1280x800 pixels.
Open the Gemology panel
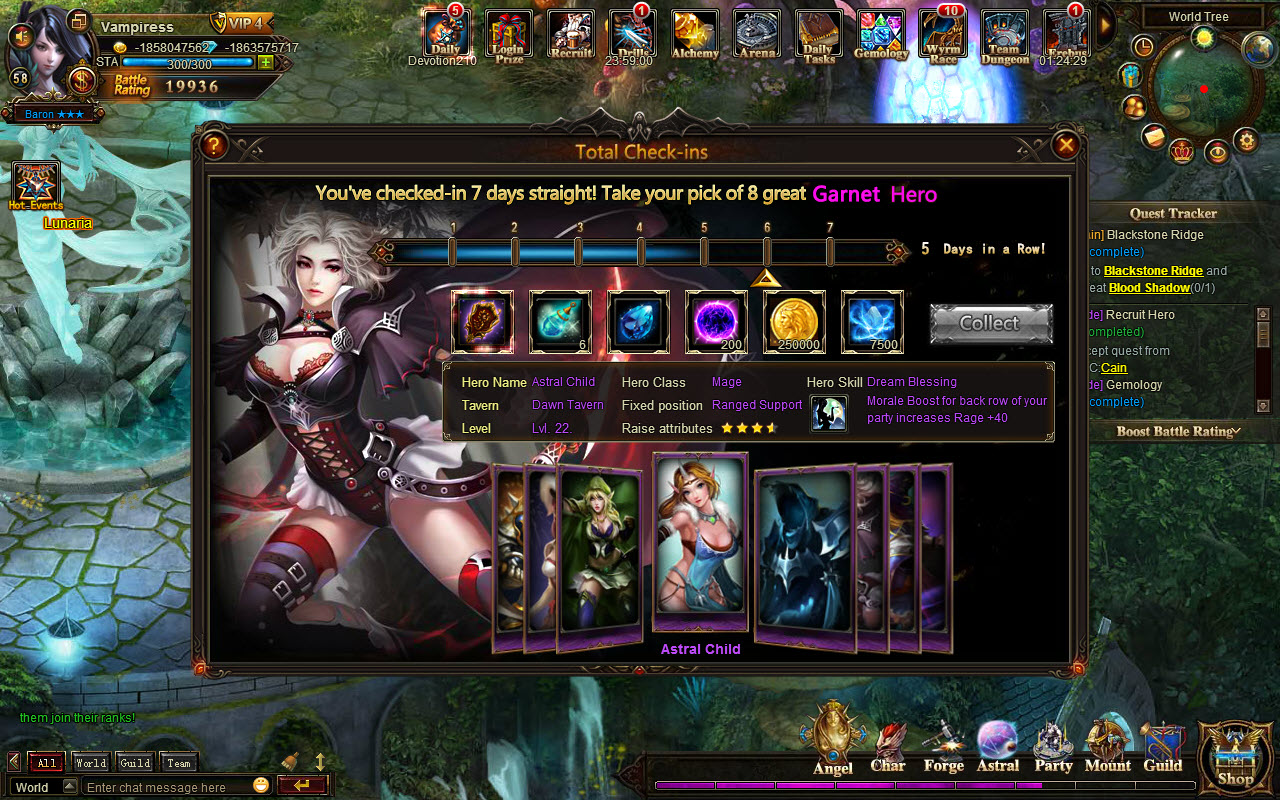point(880,33)
